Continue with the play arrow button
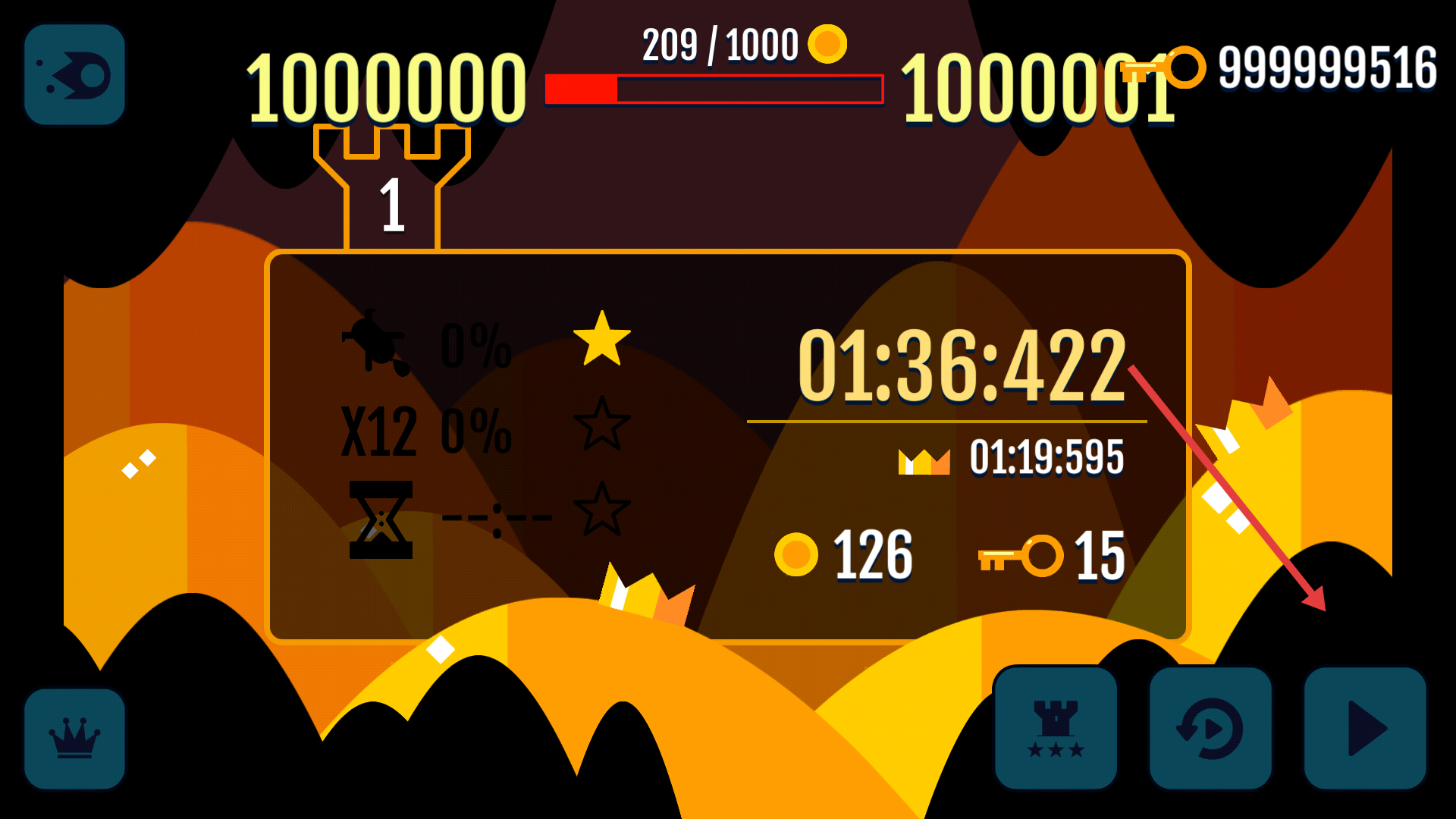Screen dimensions: 1456x819 (x=1365, y=728)
